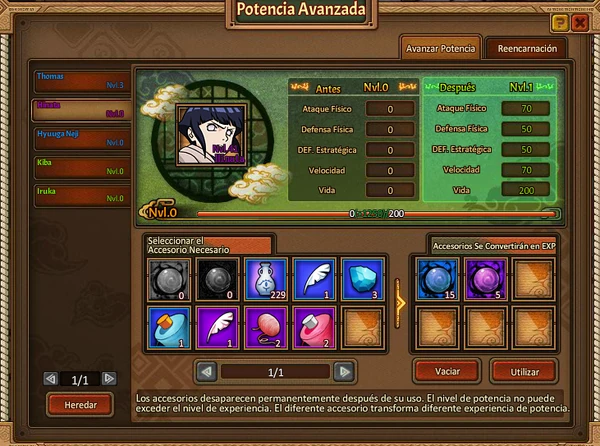Go to next accessory inventory page
600x446 pixels.
pyautogui.click(x=344, y=371)
